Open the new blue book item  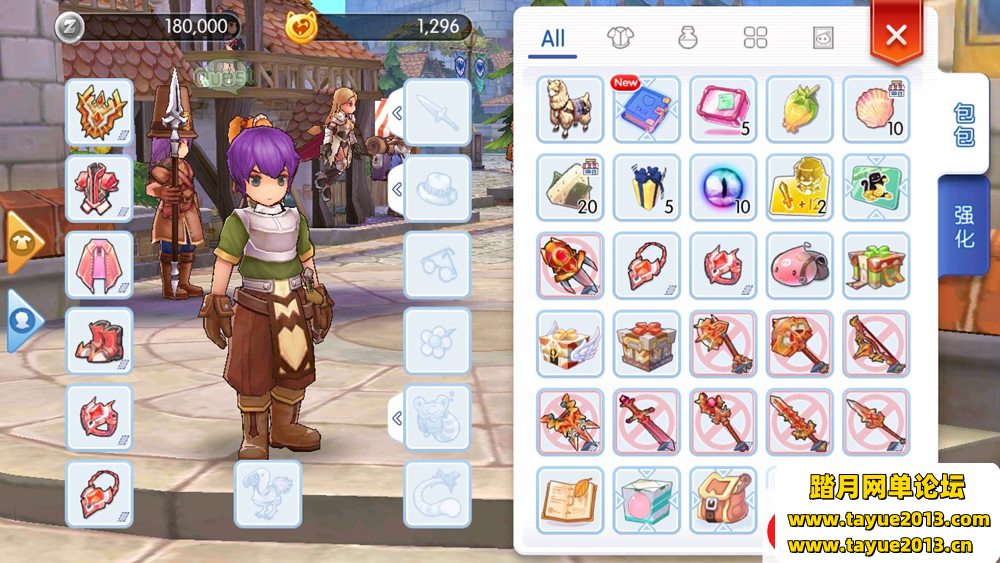pos(646,109)
